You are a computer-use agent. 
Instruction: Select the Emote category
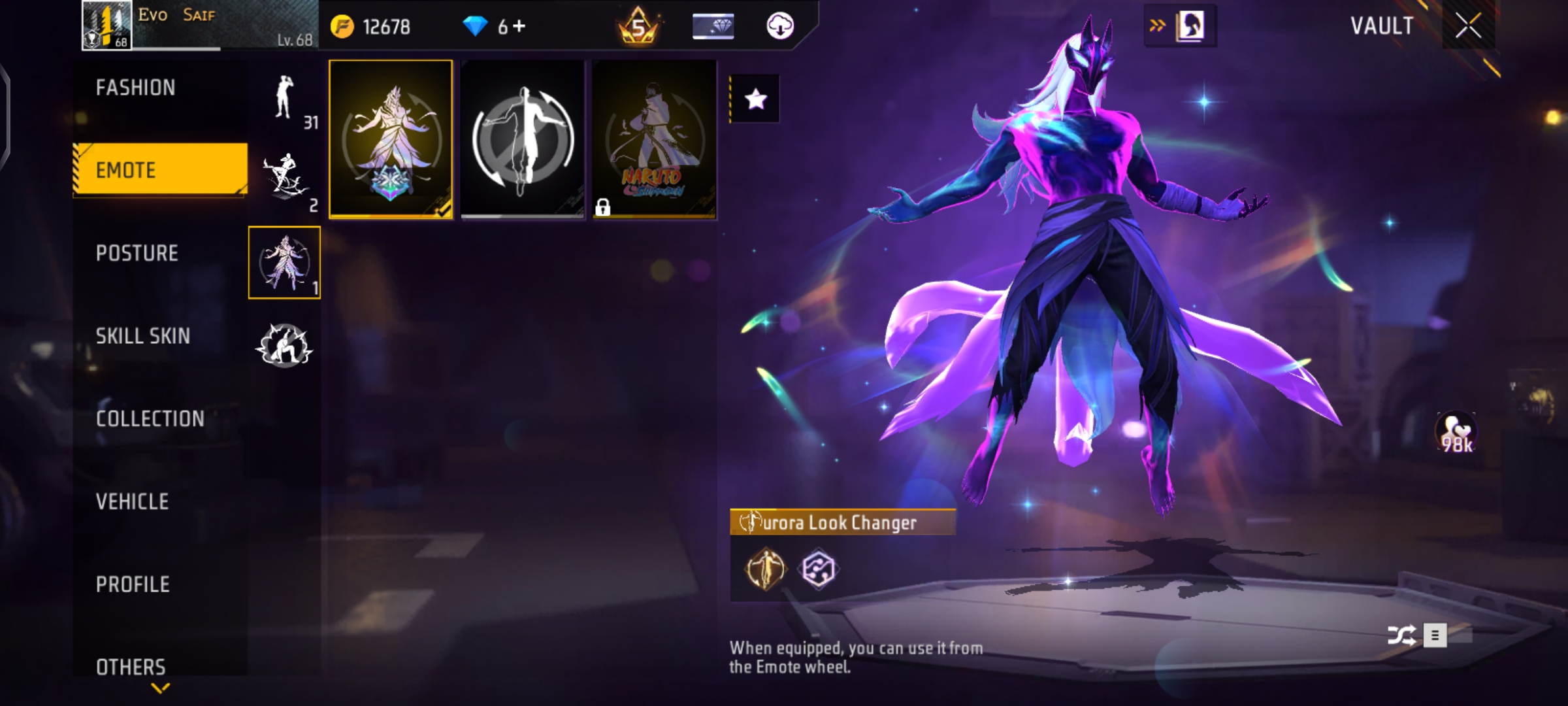click(160, 170)
